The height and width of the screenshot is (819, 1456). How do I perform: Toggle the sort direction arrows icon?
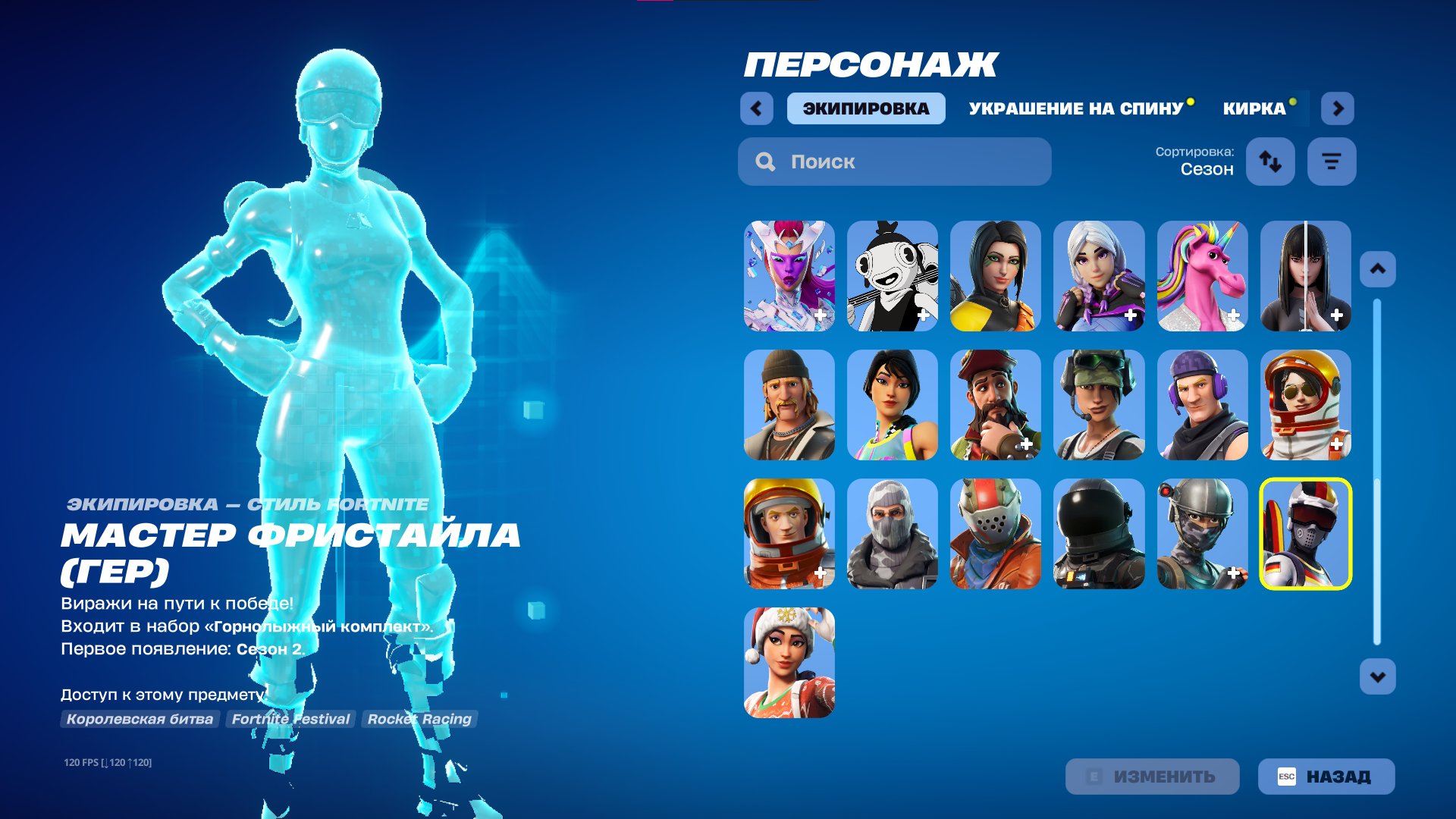(1270, 162)
